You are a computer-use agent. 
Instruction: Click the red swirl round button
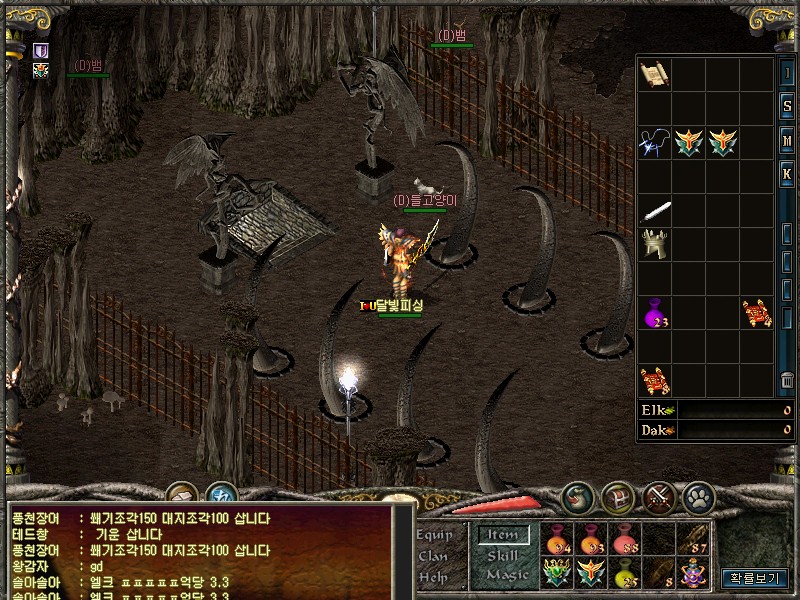coord(577,495)
